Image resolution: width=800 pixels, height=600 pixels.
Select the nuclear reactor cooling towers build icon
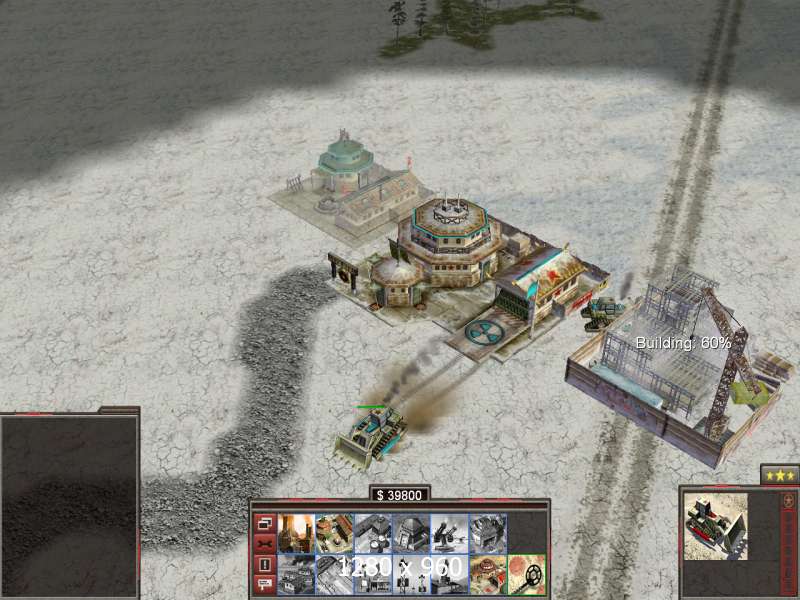(x=296, y=533)
